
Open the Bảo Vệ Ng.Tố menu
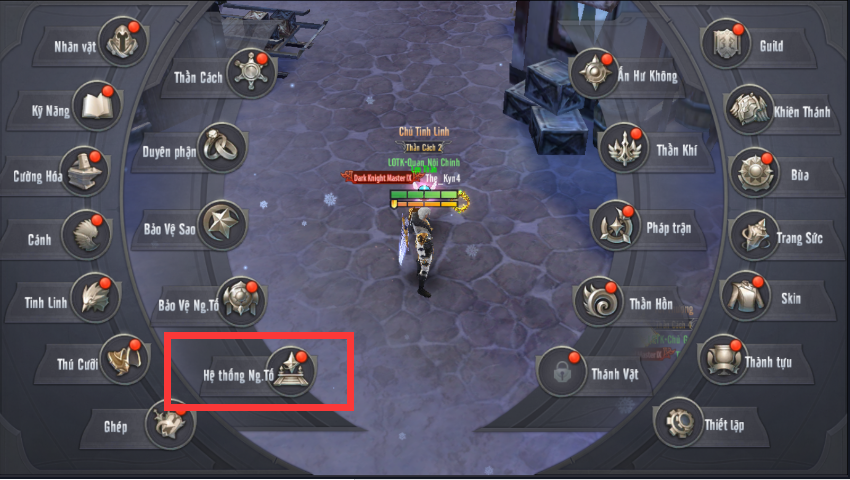(x=241, y=302)
